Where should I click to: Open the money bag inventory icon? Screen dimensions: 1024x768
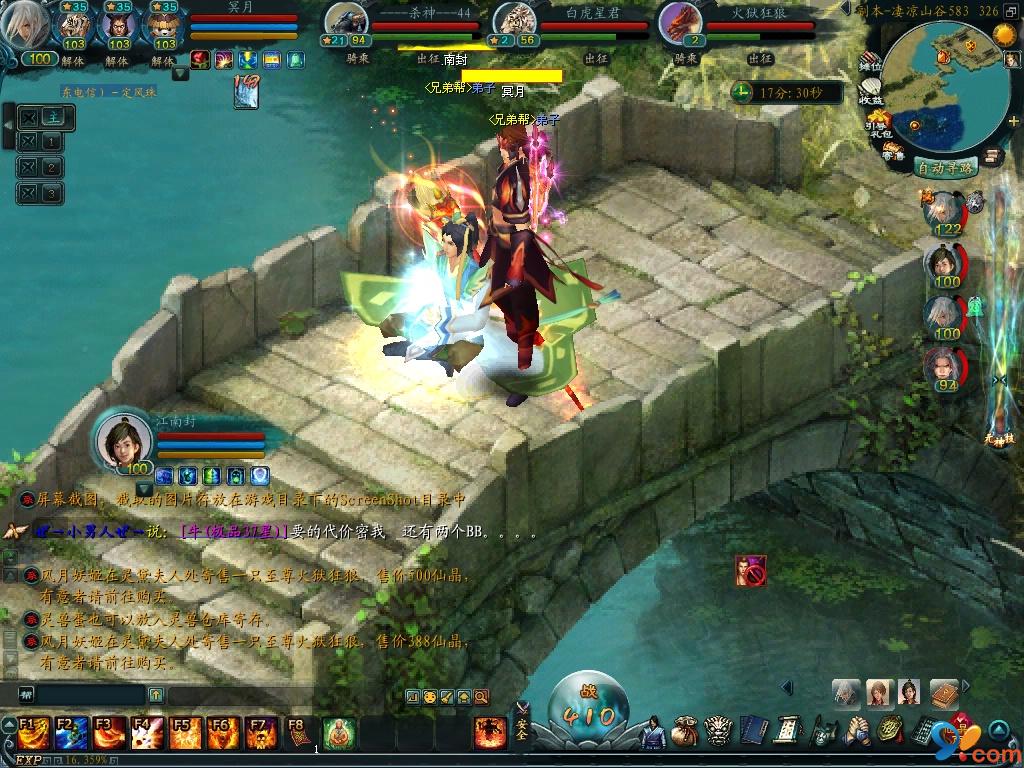click(685, 731)
